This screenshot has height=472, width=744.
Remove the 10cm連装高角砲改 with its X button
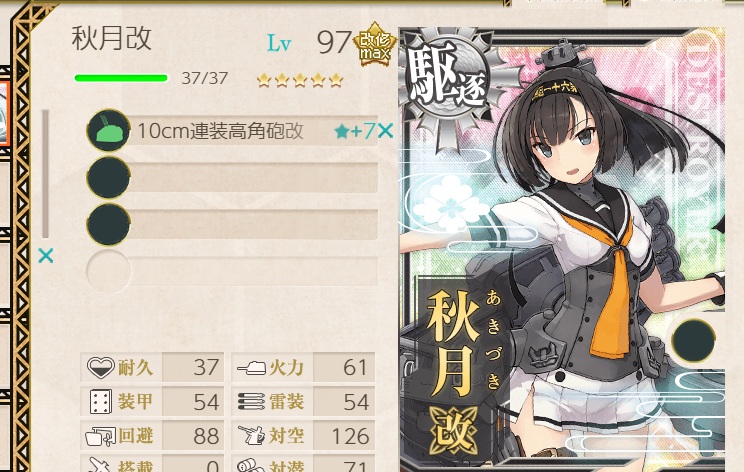coord(385,131)
